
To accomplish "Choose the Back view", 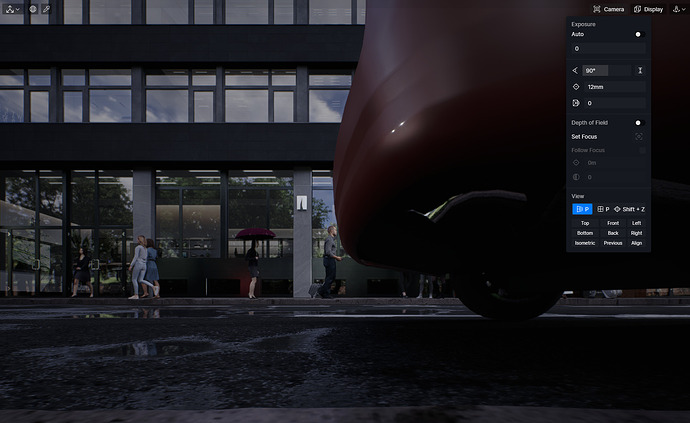I will [612, 232].
